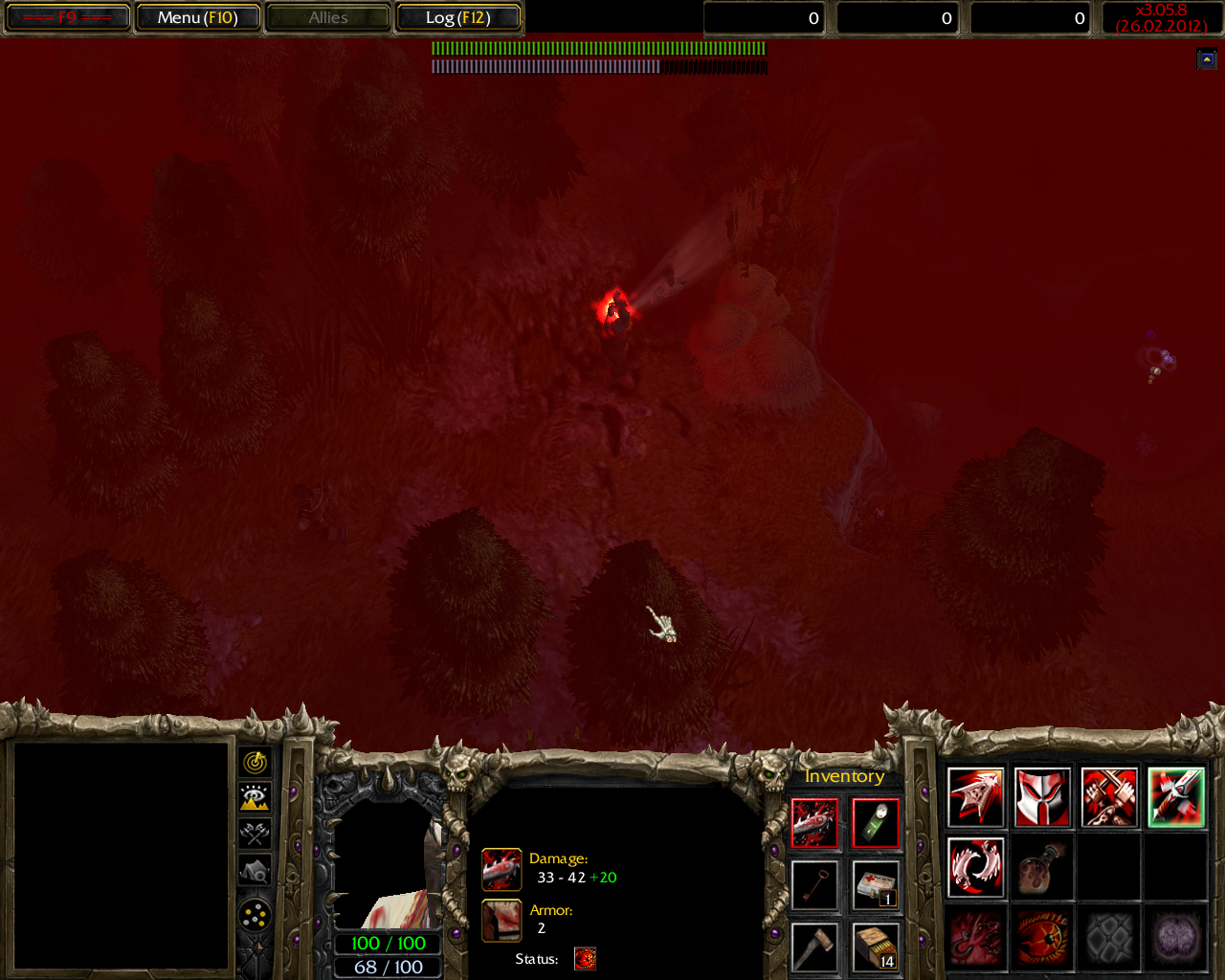Open the Menu (F10) button
Screen dimensions: 1225x980
tap(197, 17)
